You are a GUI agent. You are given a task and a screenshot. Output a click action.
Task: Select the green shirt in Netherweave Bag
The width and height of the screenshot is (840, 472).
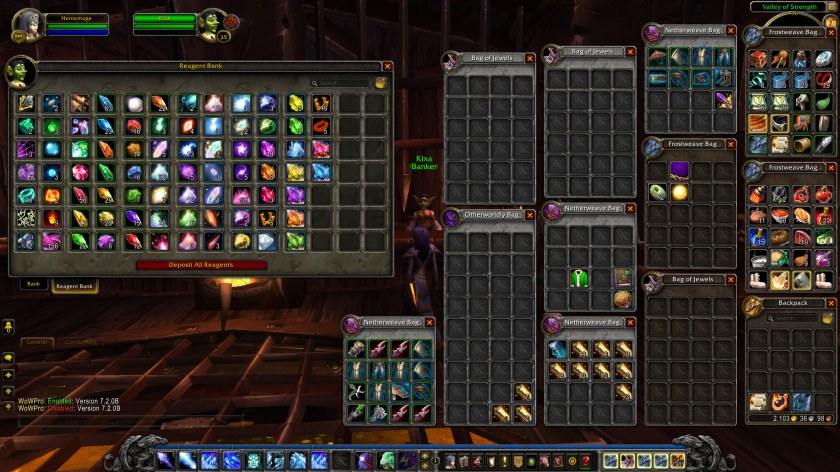click(578, 278)
